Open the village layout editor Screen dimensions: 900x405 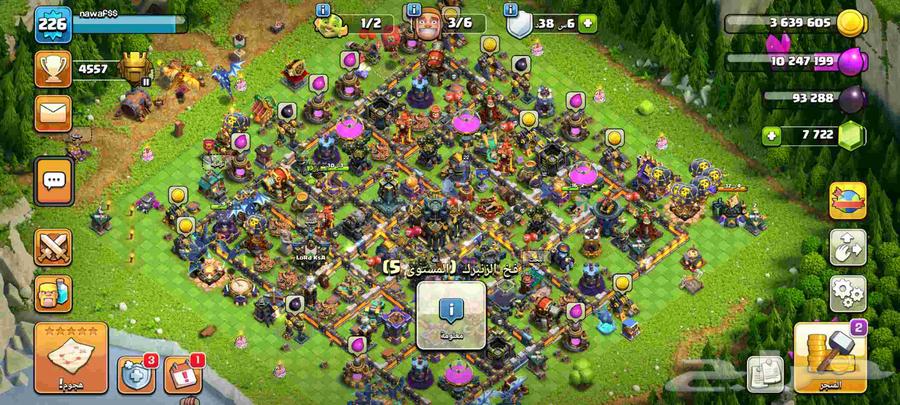click(x=847, y=247)
